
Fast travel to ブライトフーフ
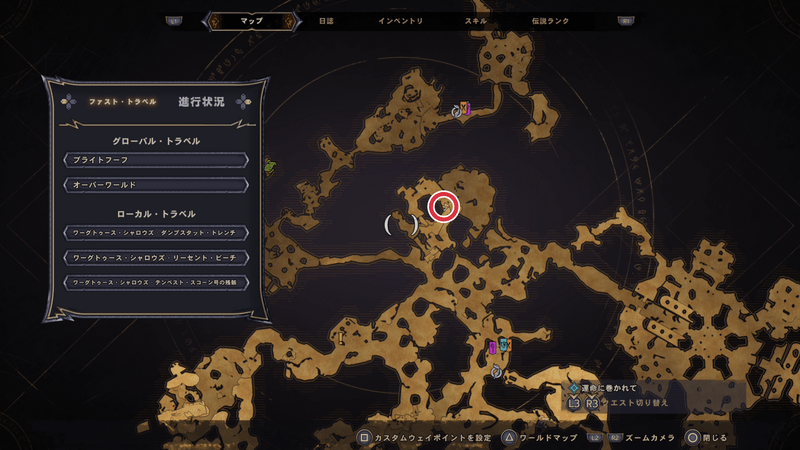click(155, 159)
